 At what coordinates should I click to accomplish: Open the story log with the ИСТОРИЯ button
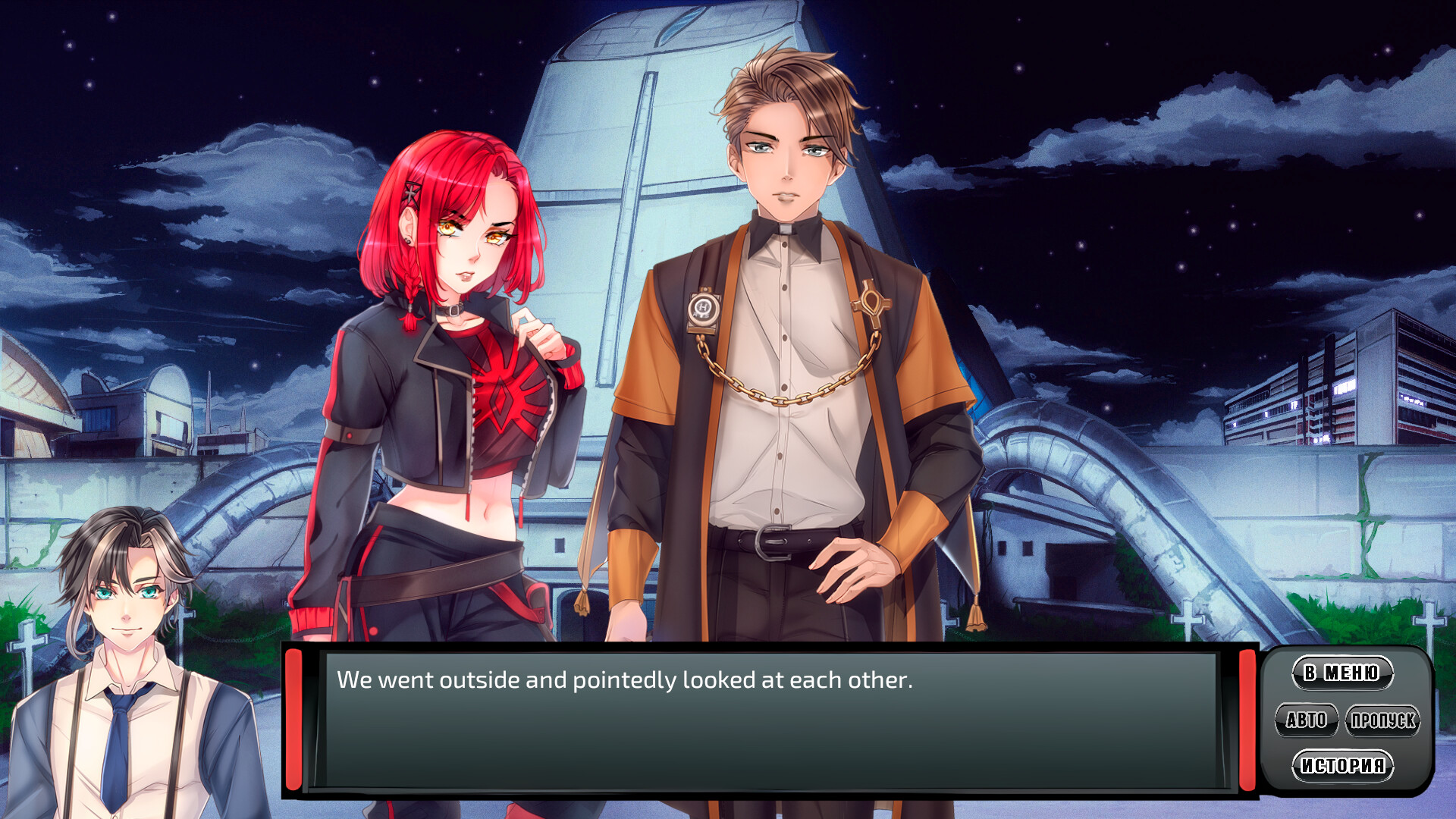[1342, 766]
